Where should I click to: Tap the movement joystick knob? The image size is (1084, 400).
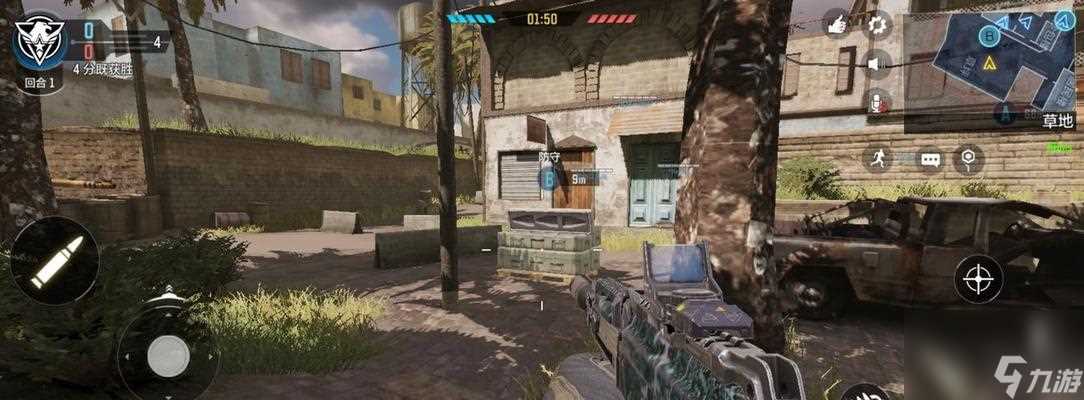pyautogui.click(x=168, y=355)
